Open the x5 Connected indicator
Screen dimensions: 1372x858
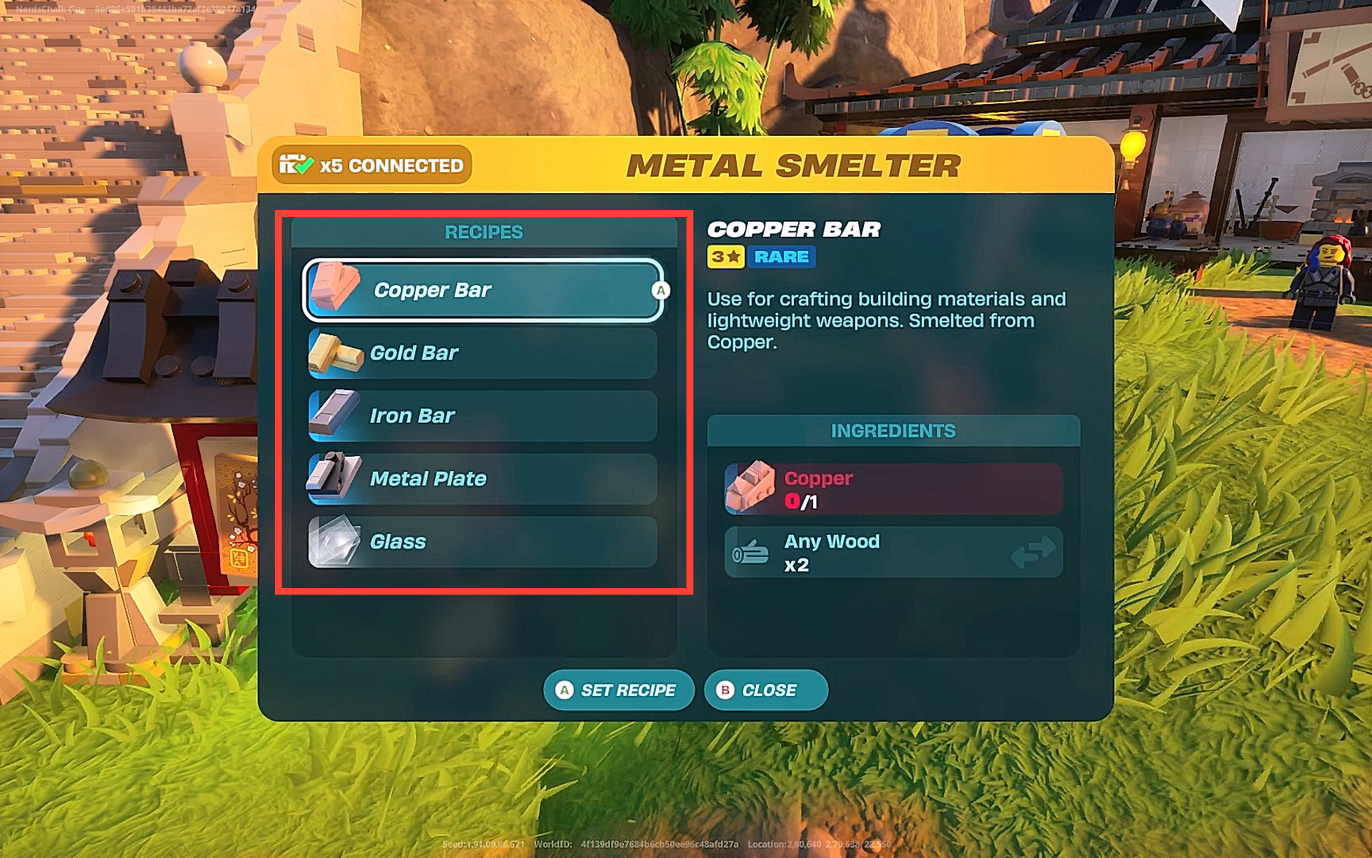point(372,165)
